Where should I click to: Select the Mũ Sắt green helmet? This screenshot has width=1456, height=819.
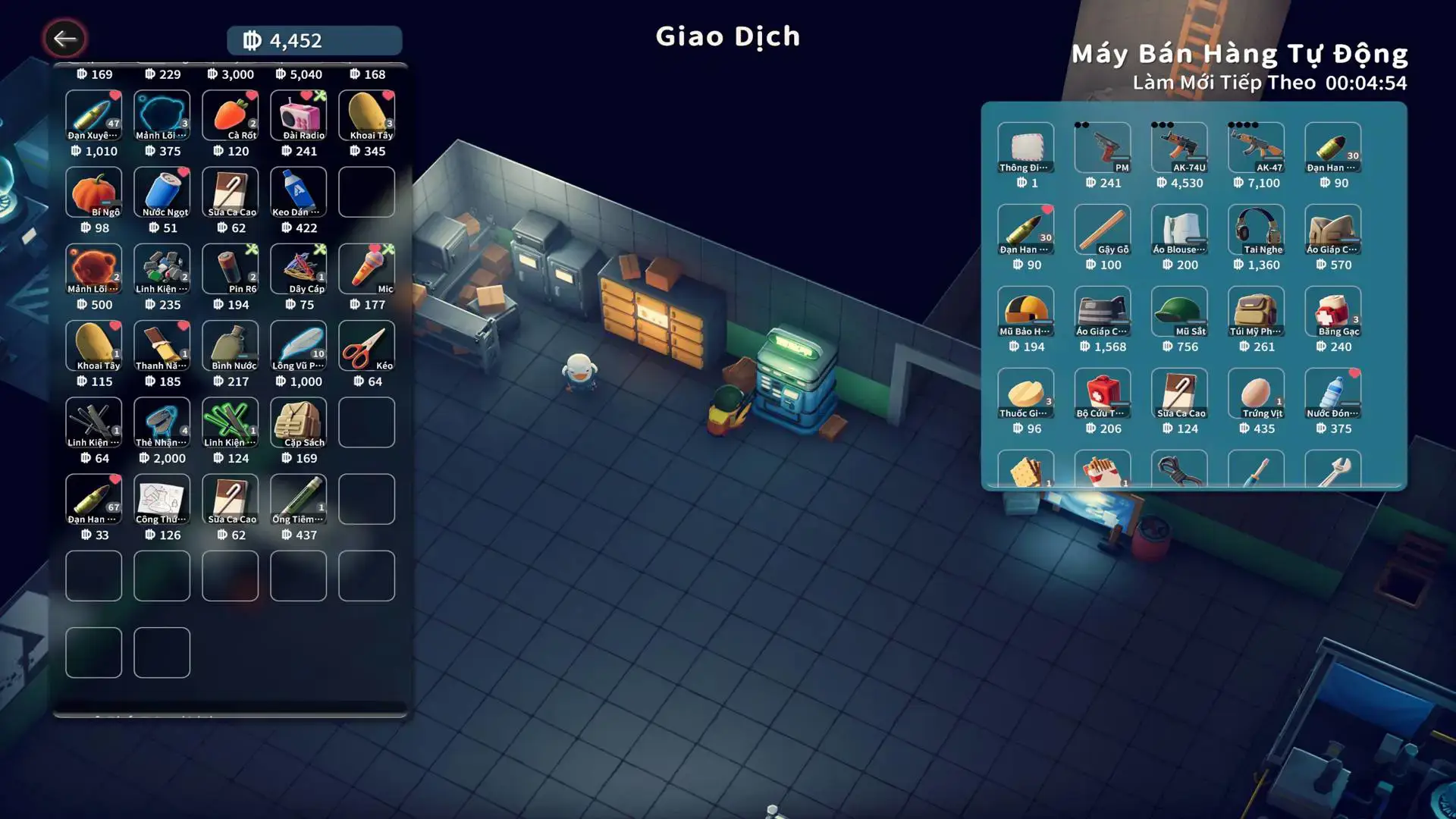coord(1179,312)
